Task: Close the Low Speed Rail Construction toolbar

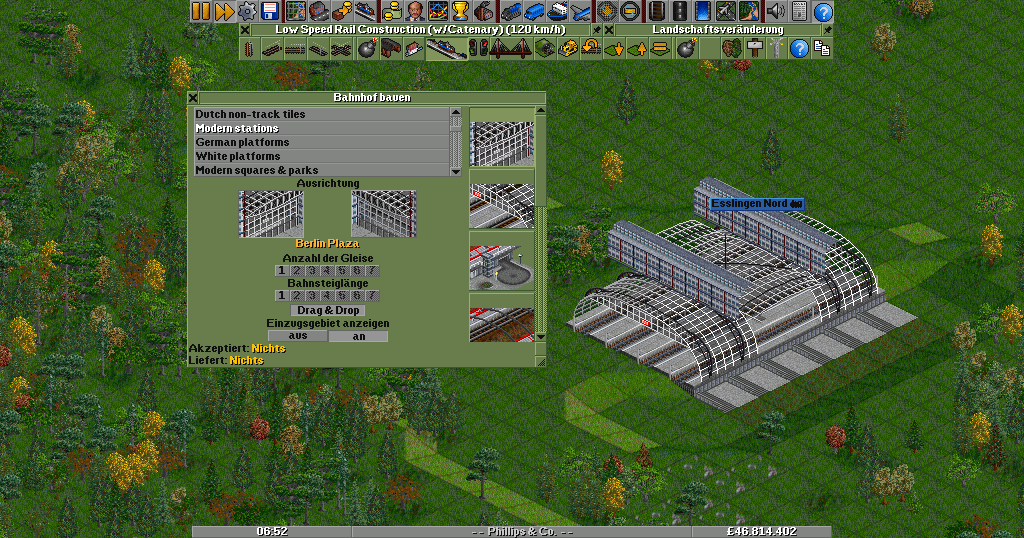Action: [x=245, y=30]
